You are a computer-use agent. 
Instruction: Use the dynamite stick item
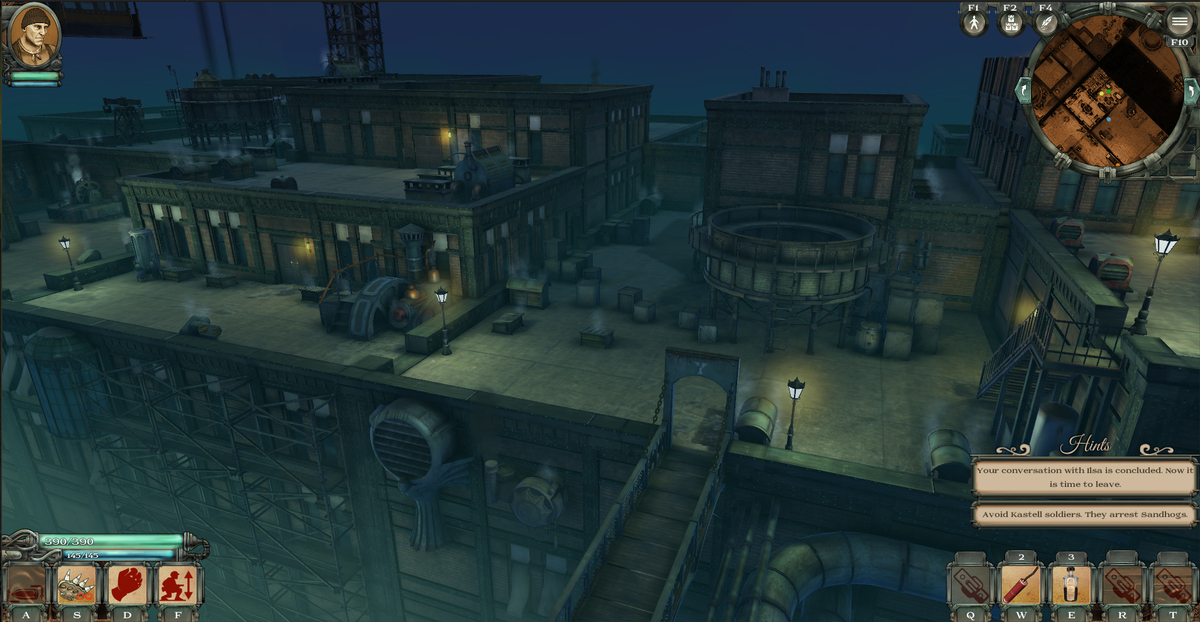click(1020, 585)
